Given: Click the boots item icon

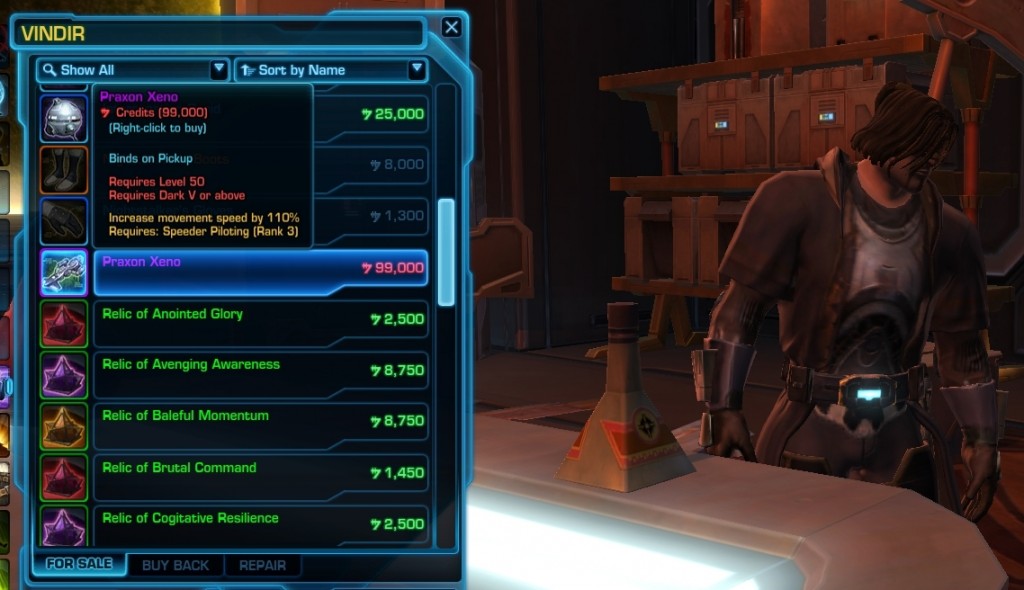Looking at the screenshot, I should pos(64,169).
